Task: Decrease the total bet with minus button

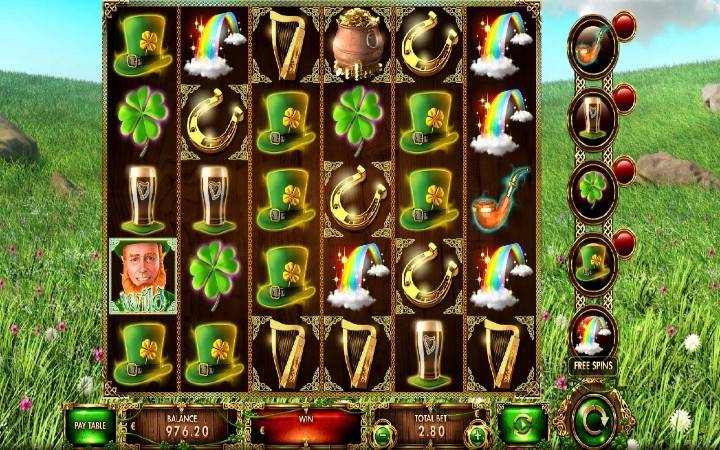Action: point(381,434)
